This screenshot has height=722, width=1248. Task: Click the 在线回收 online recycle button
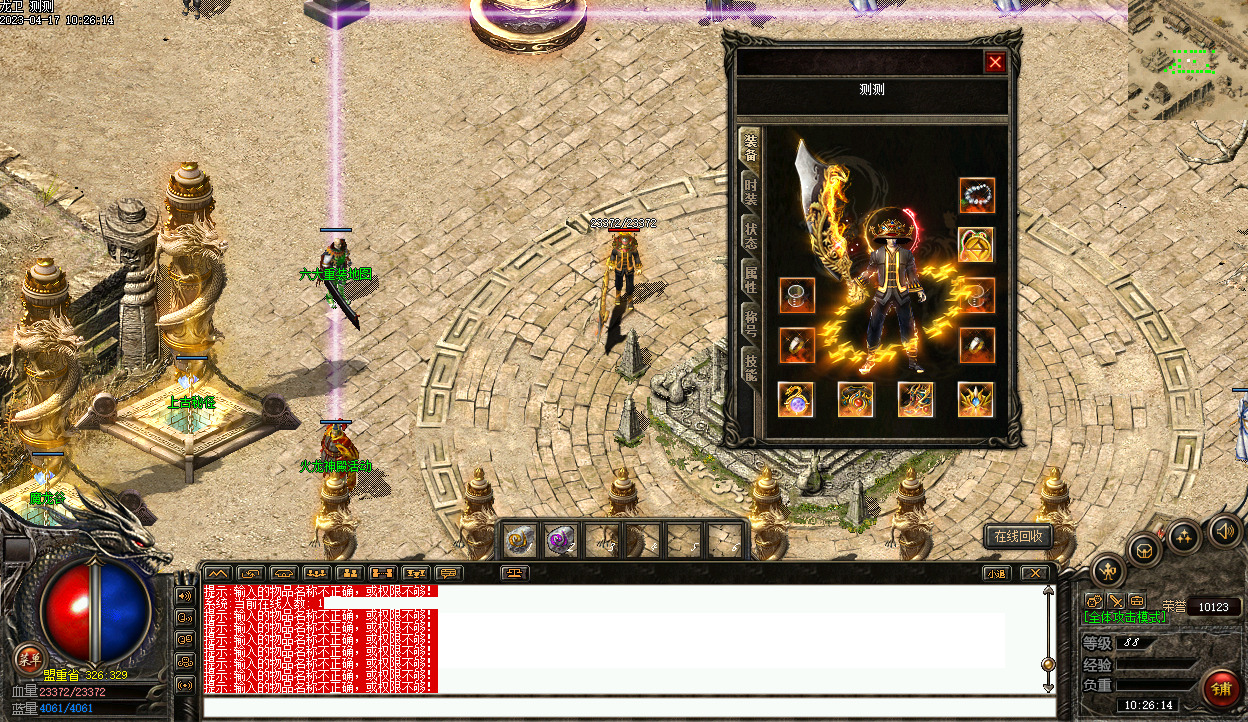(1018, 536)
